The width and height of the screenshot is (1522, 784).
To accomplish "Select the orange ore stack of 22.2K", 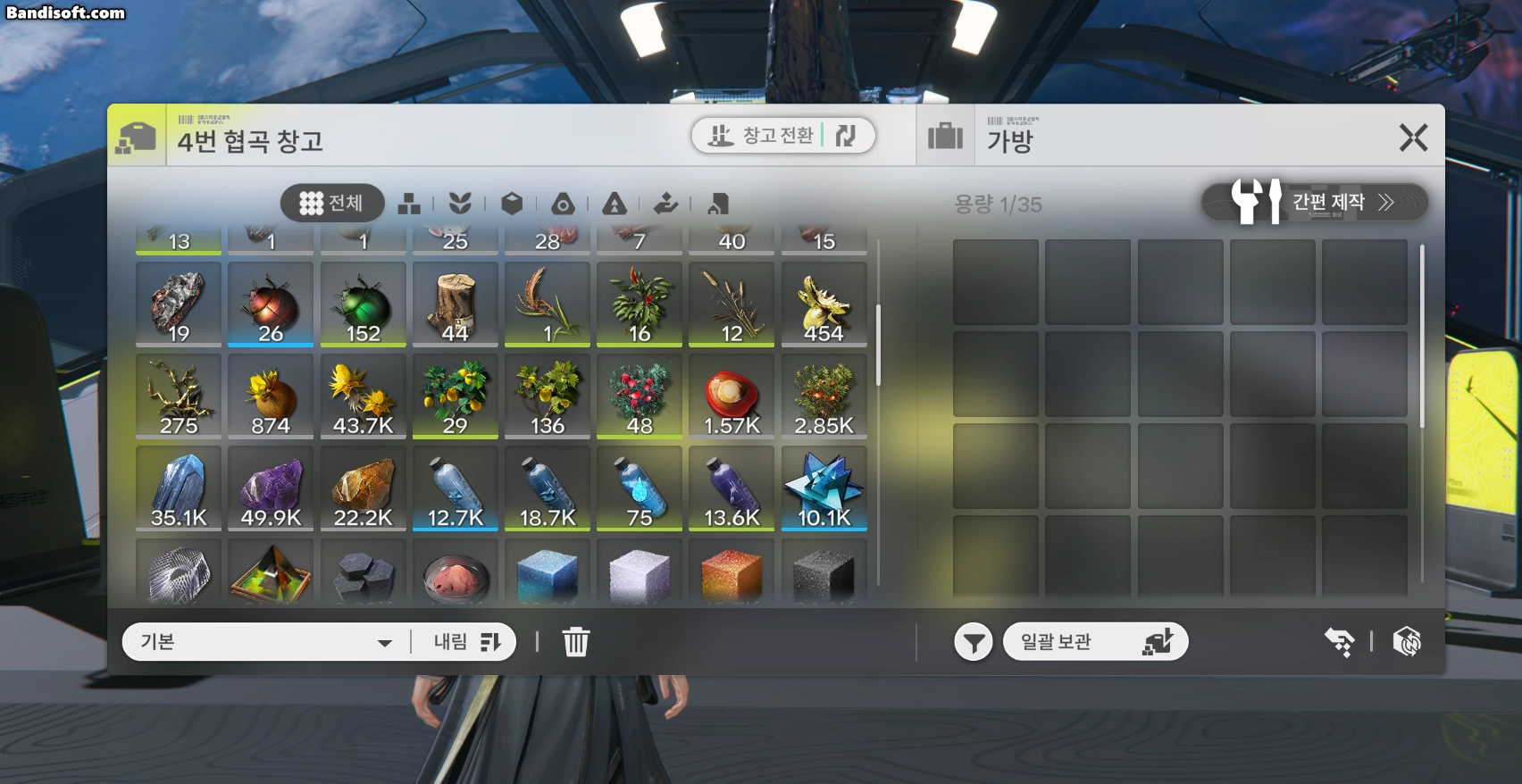I will coord(363,488).
